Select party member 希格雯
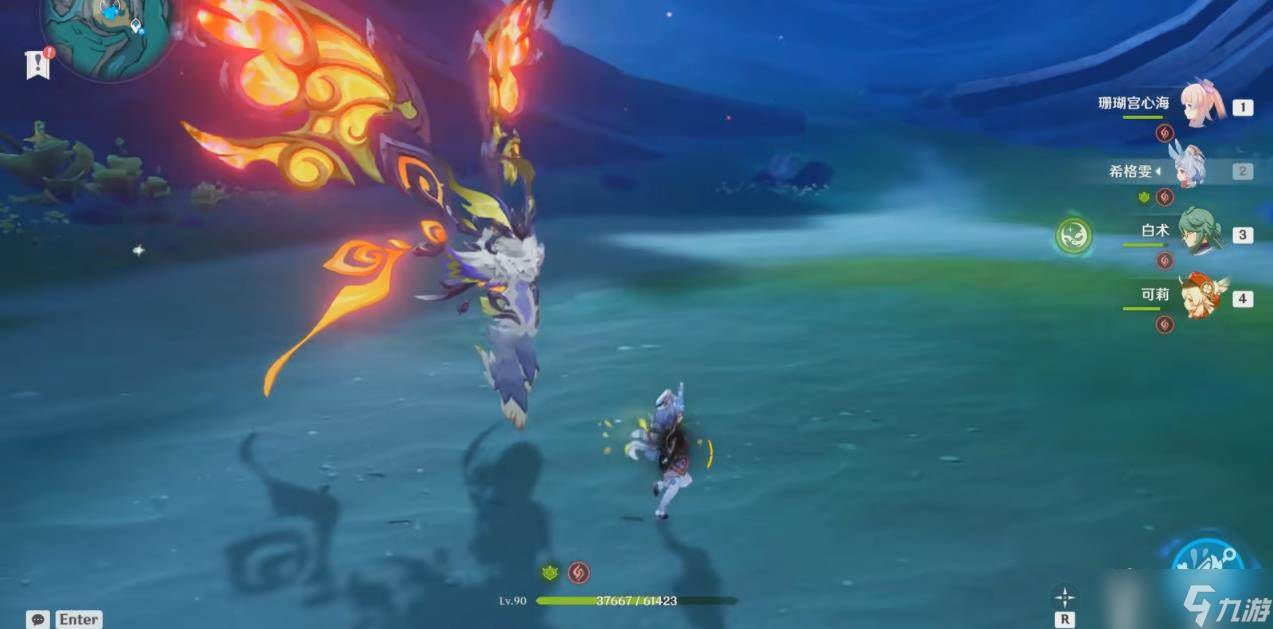 coord(1186,170)
